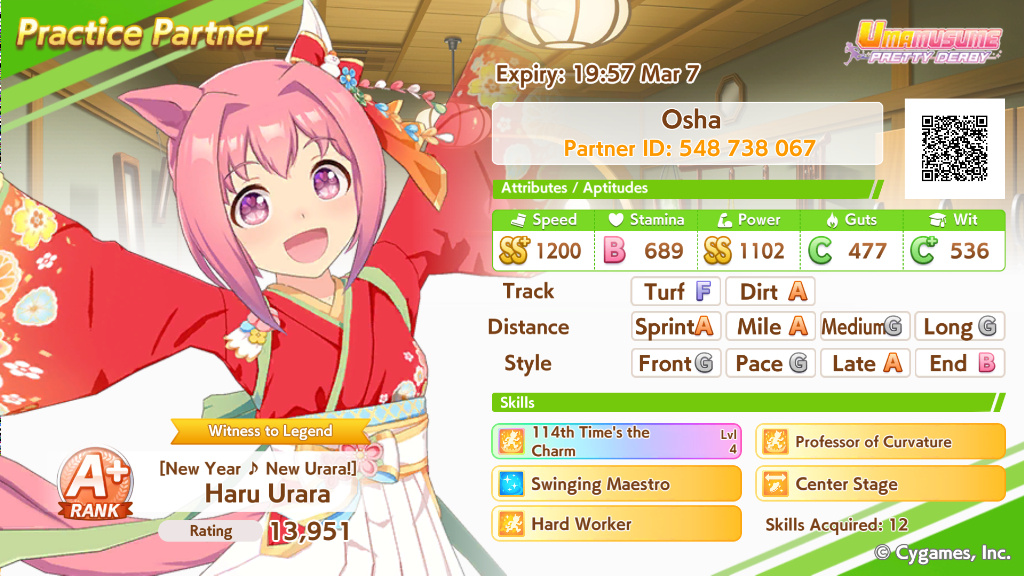Select the Center Stage skill
The width and height of the screenshot is (1024, 576).
pos(880,484)
